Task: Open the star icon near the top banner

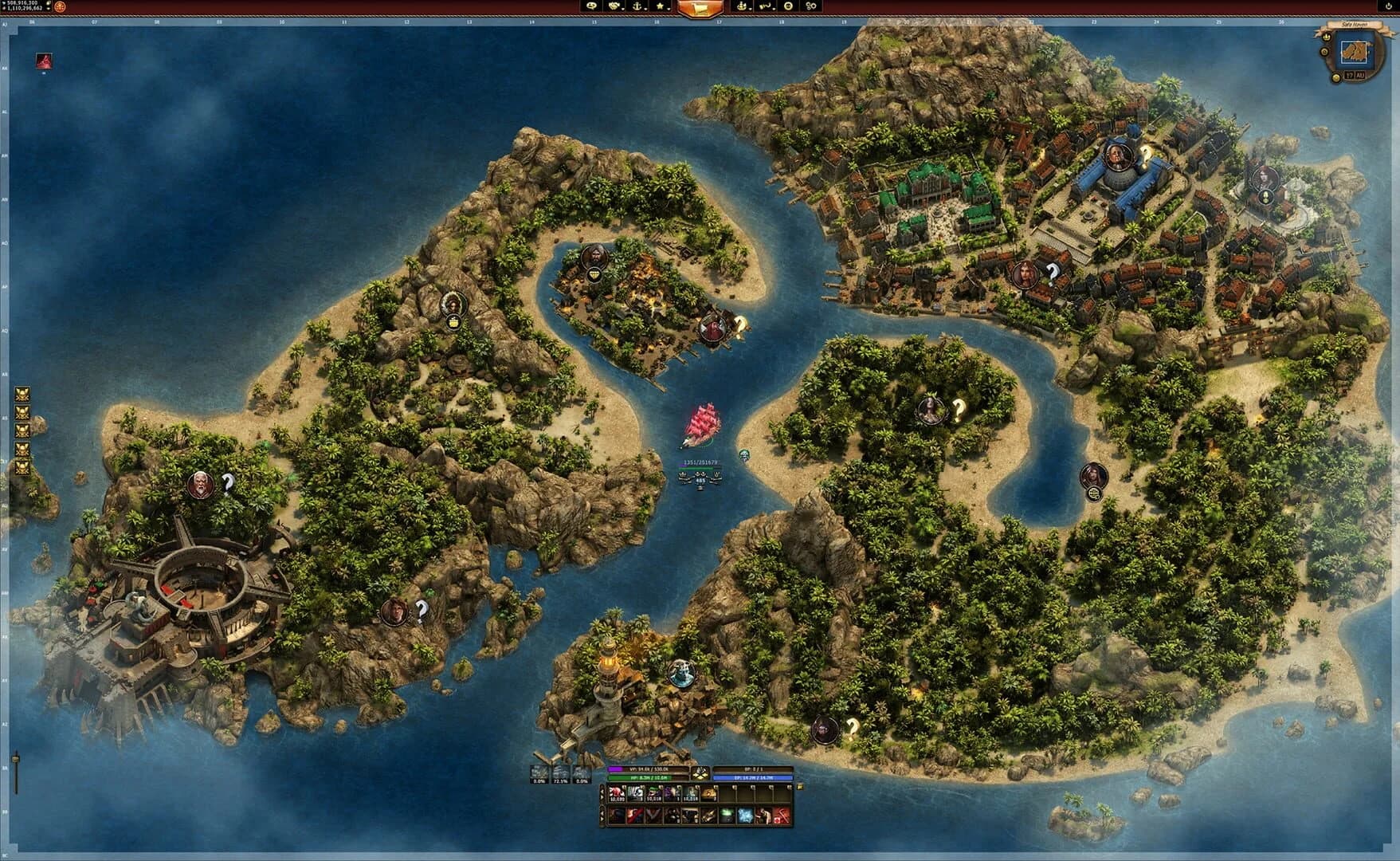Action: 661,7
